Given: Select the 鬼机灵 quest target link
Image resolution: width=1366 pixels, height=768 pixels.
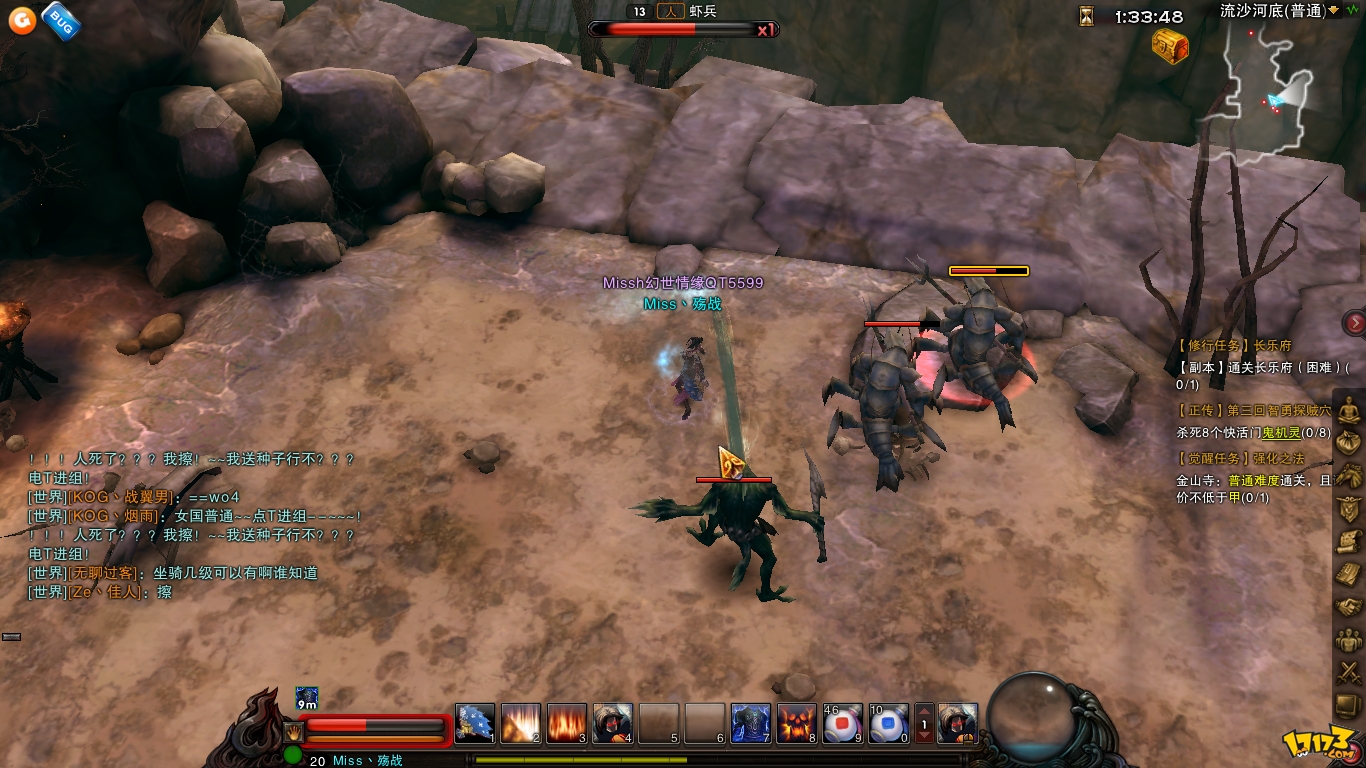Looking at the screenshot, I should 1281,433.
